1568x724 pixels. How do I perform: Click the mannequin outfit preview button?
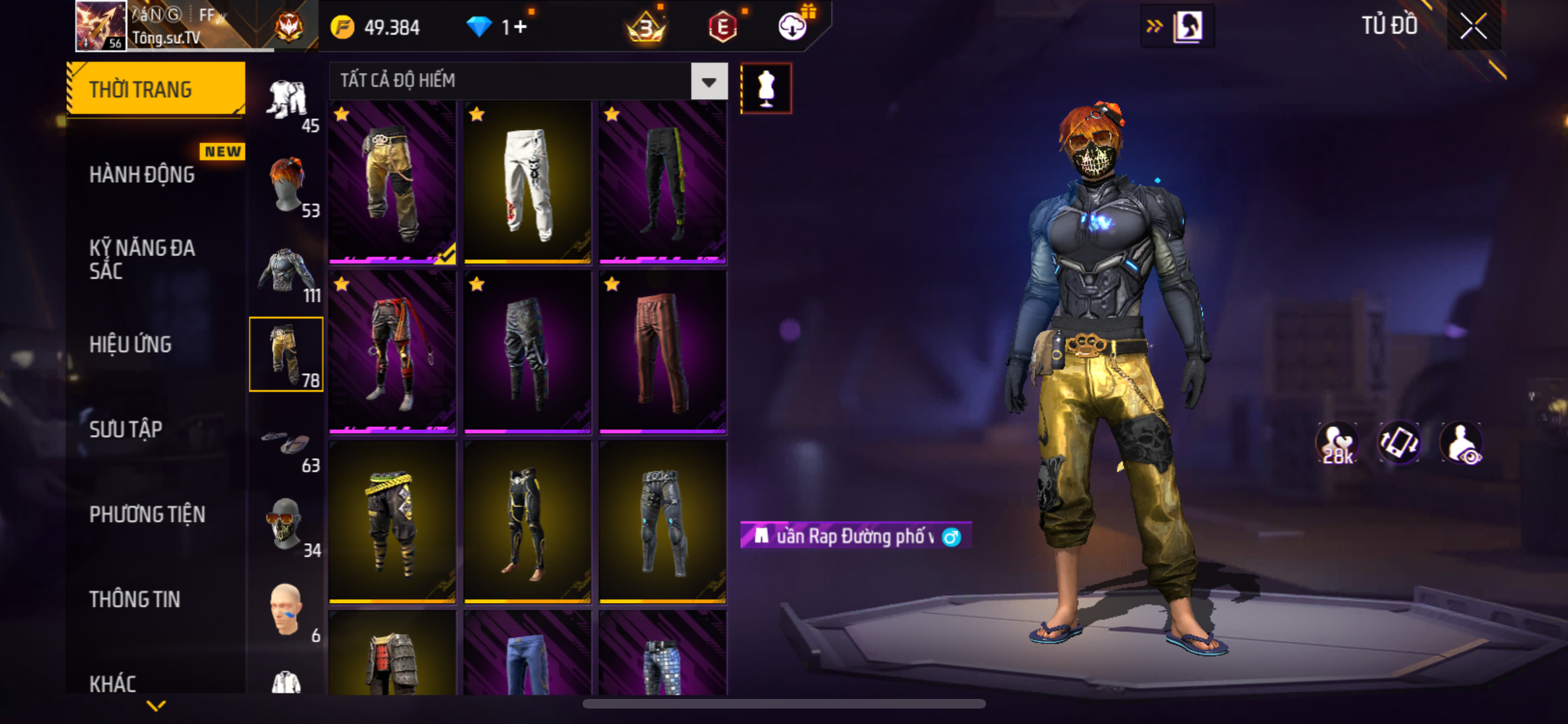[x=766, y=88]
